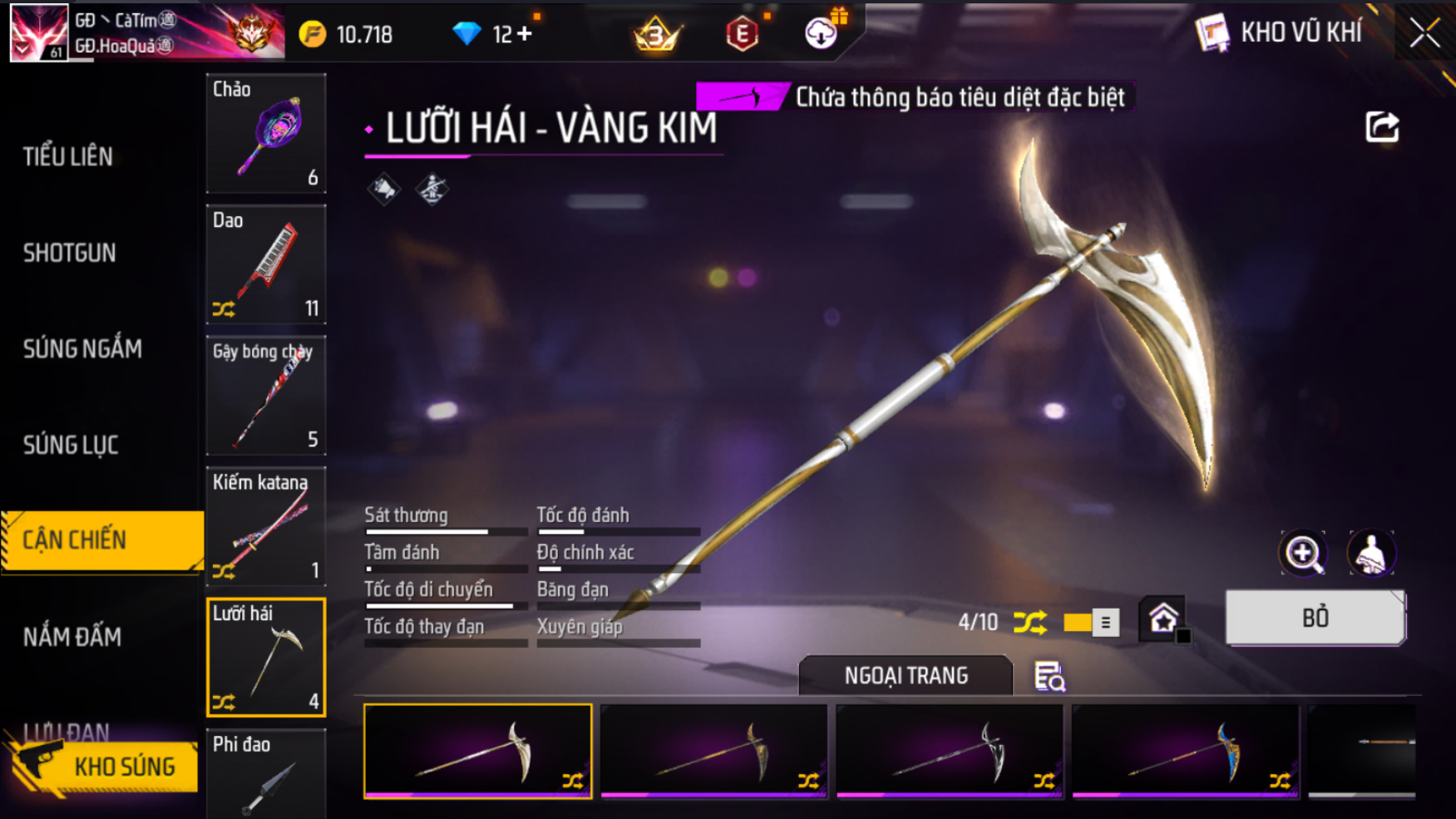Share the weapon skin

(1382, 127)
